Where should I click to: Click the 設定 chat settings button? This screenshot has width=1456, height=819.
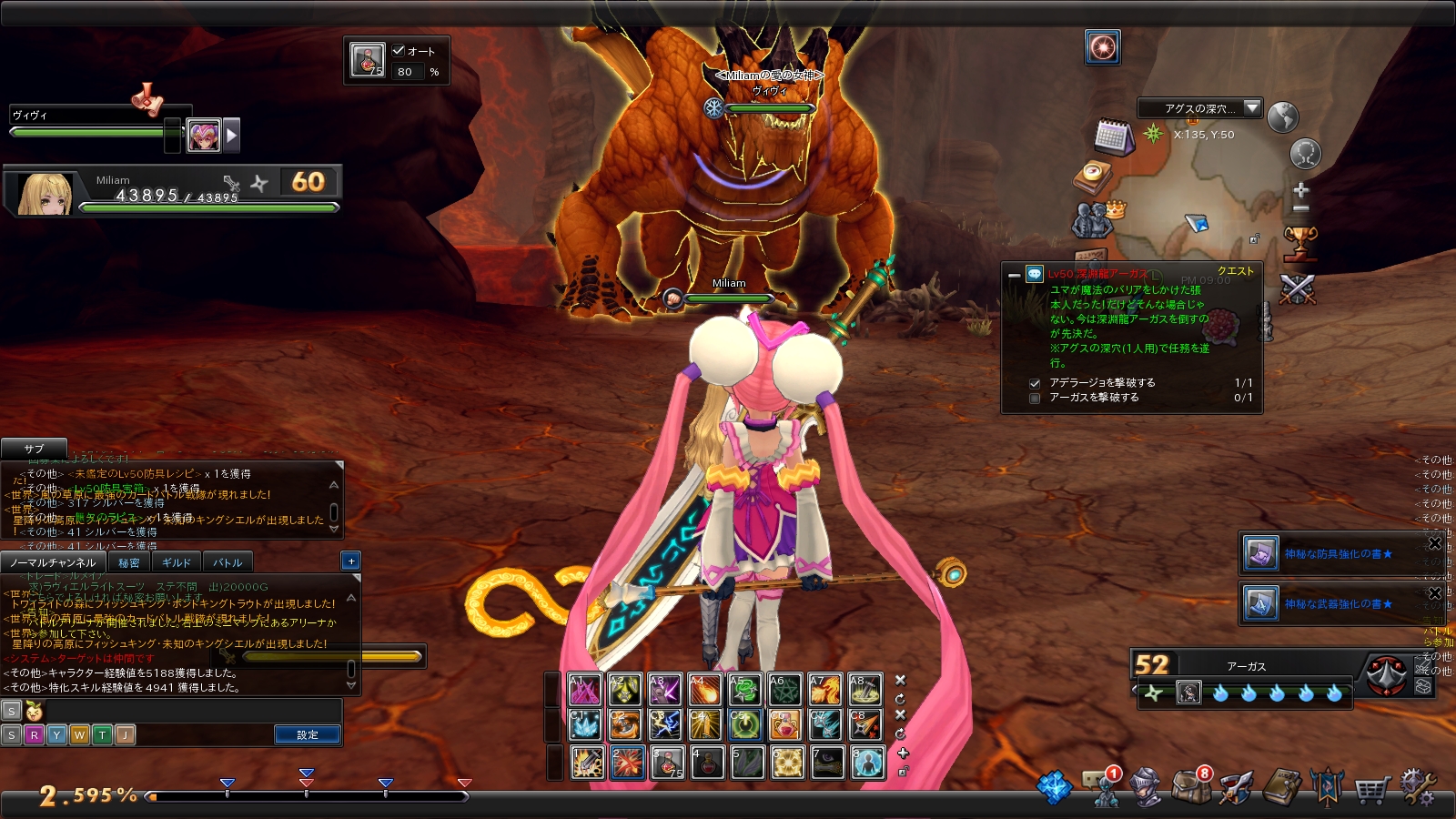(308, 734)
